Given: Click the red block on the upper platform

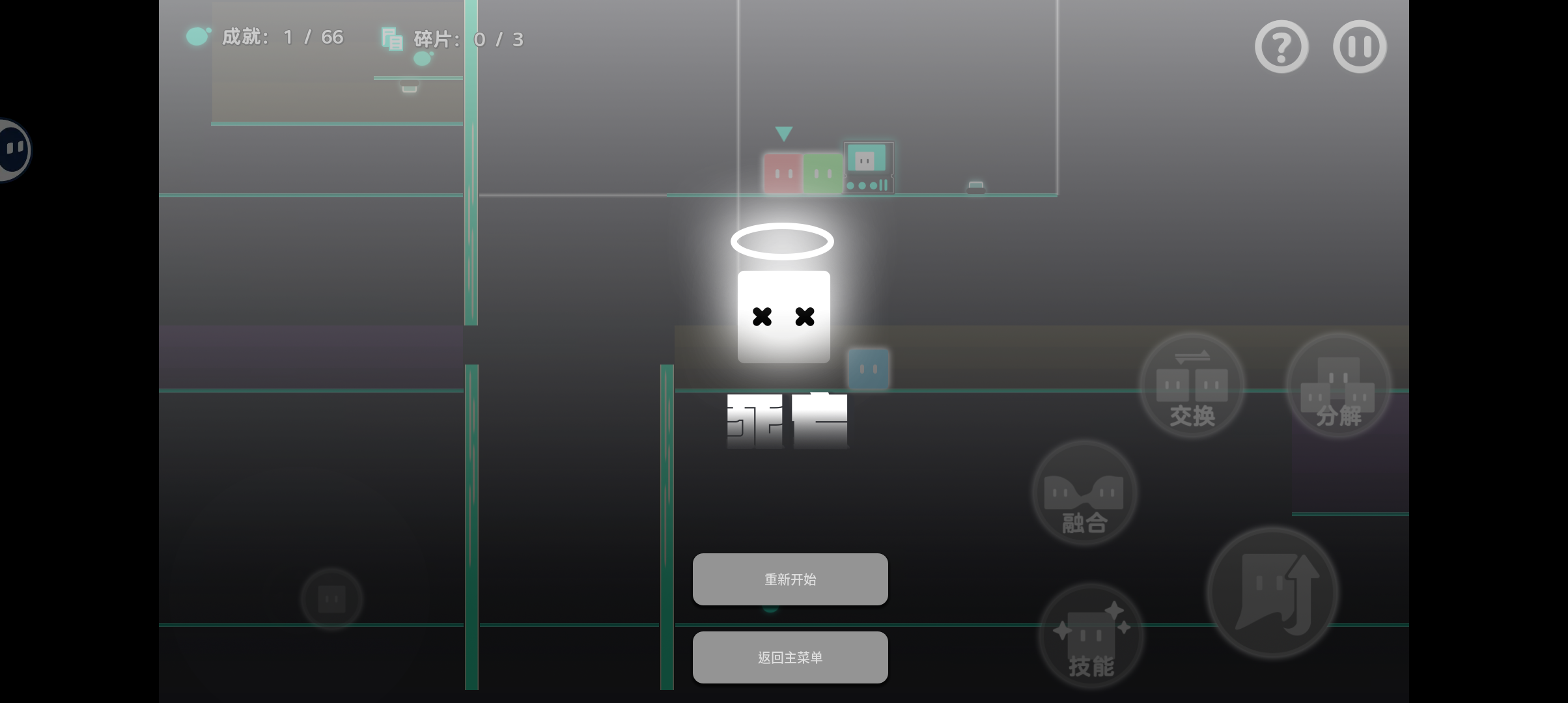Looking at the screenshot, I should 782,172.
